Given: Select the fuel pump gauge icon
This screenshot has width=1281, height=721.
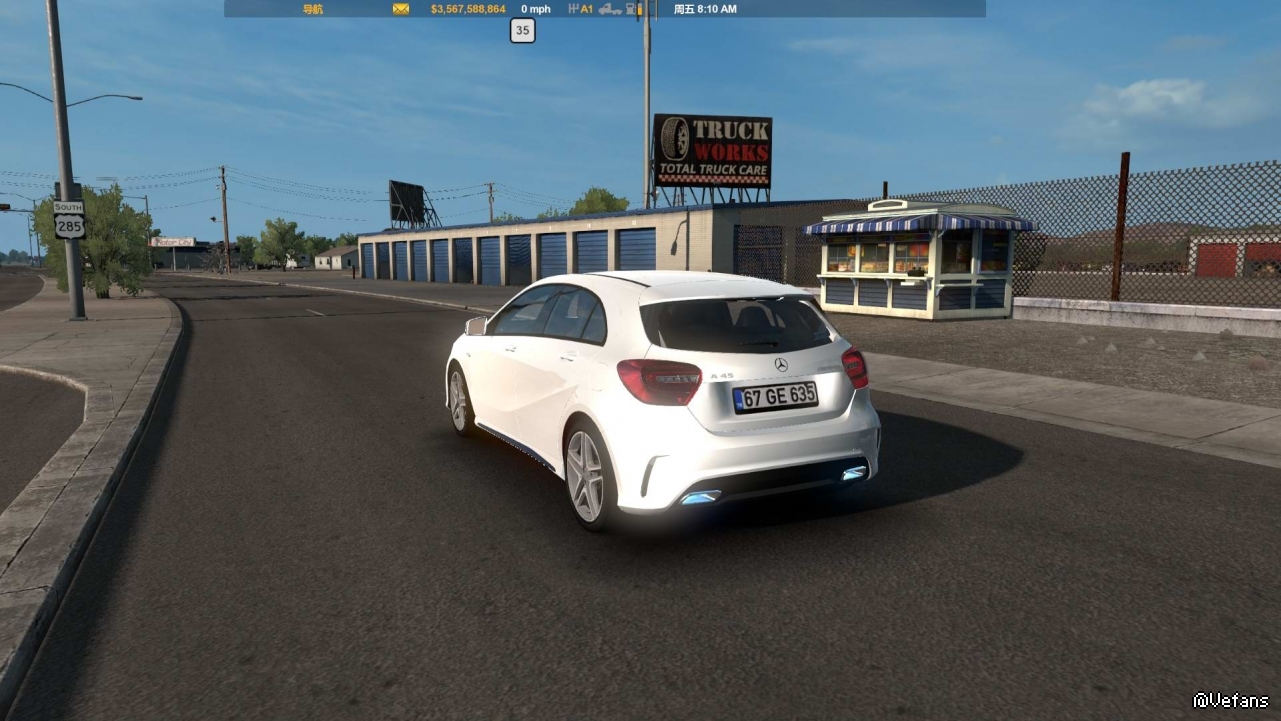Looking at the screenshot, I should (633, 9).
